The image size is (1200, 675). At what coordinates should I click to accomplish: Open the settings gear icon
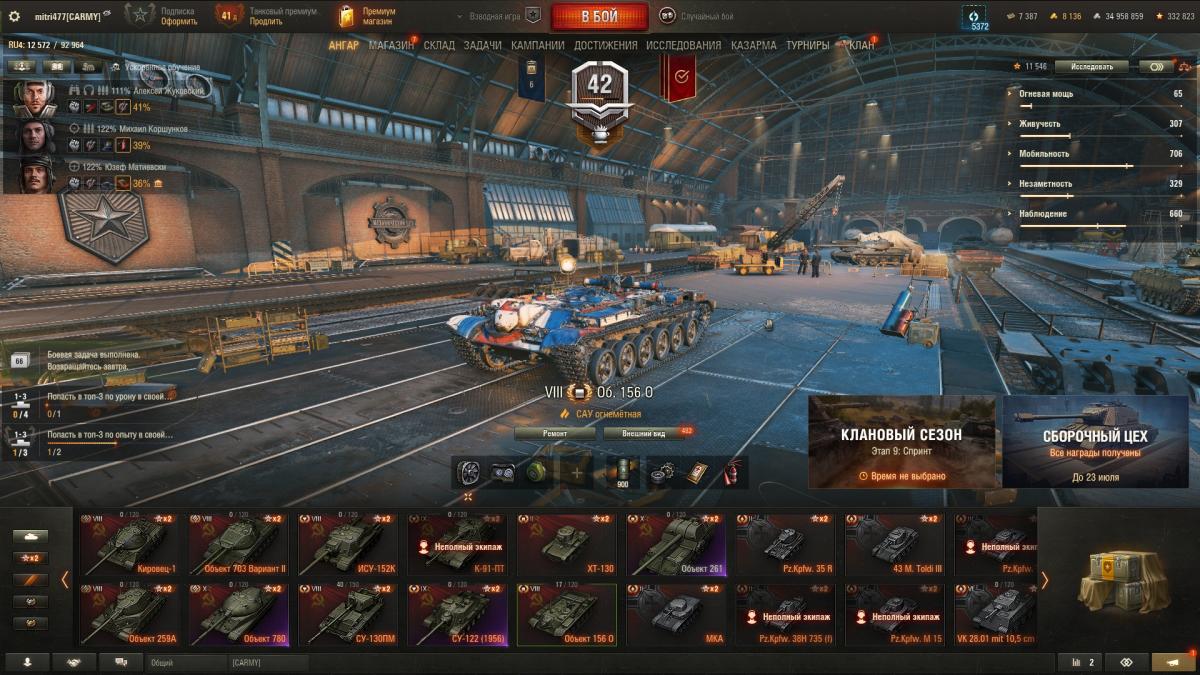(x=14, y=16)
